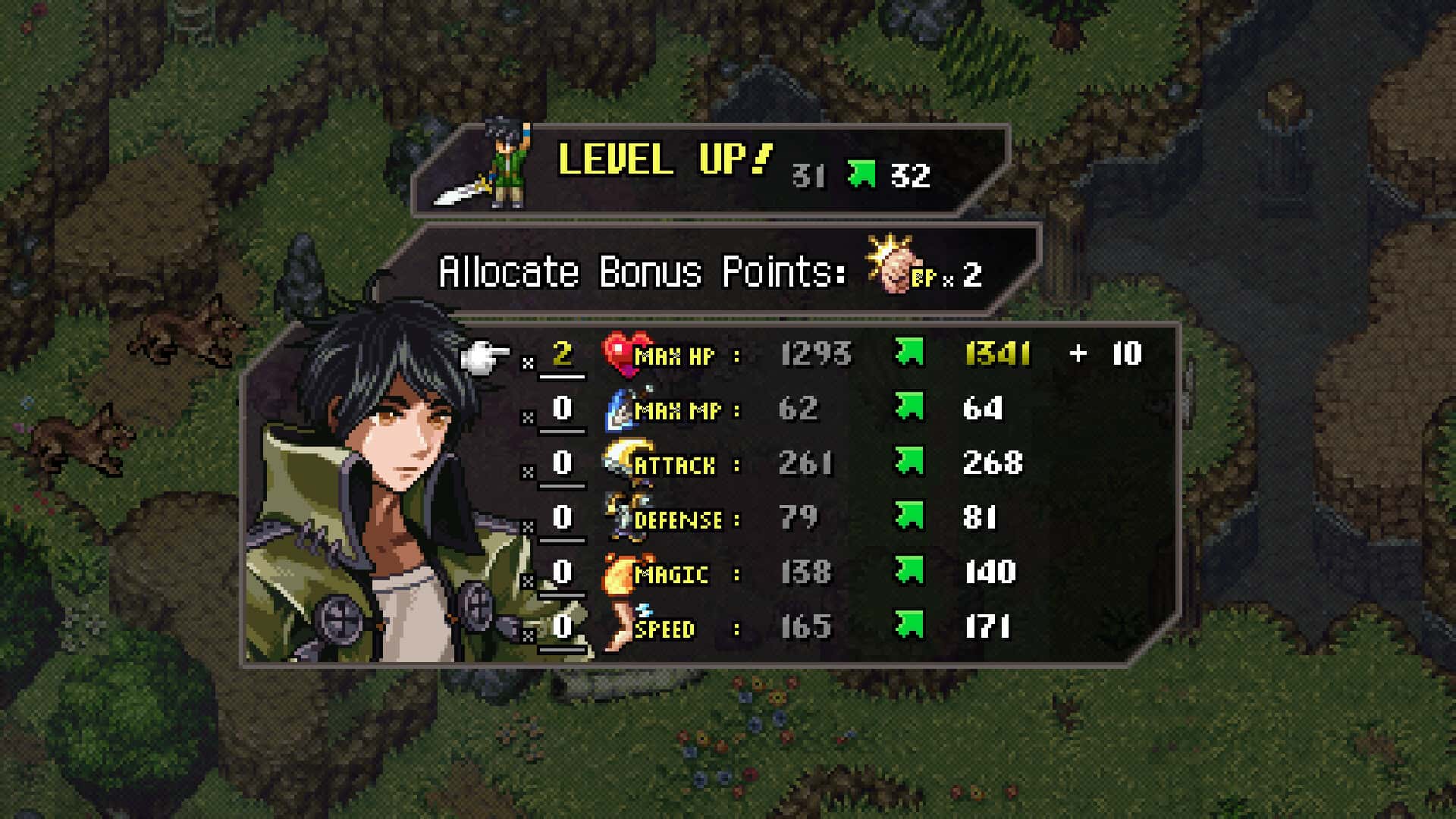Click the Speed bonus point counter

coord(562,627)
